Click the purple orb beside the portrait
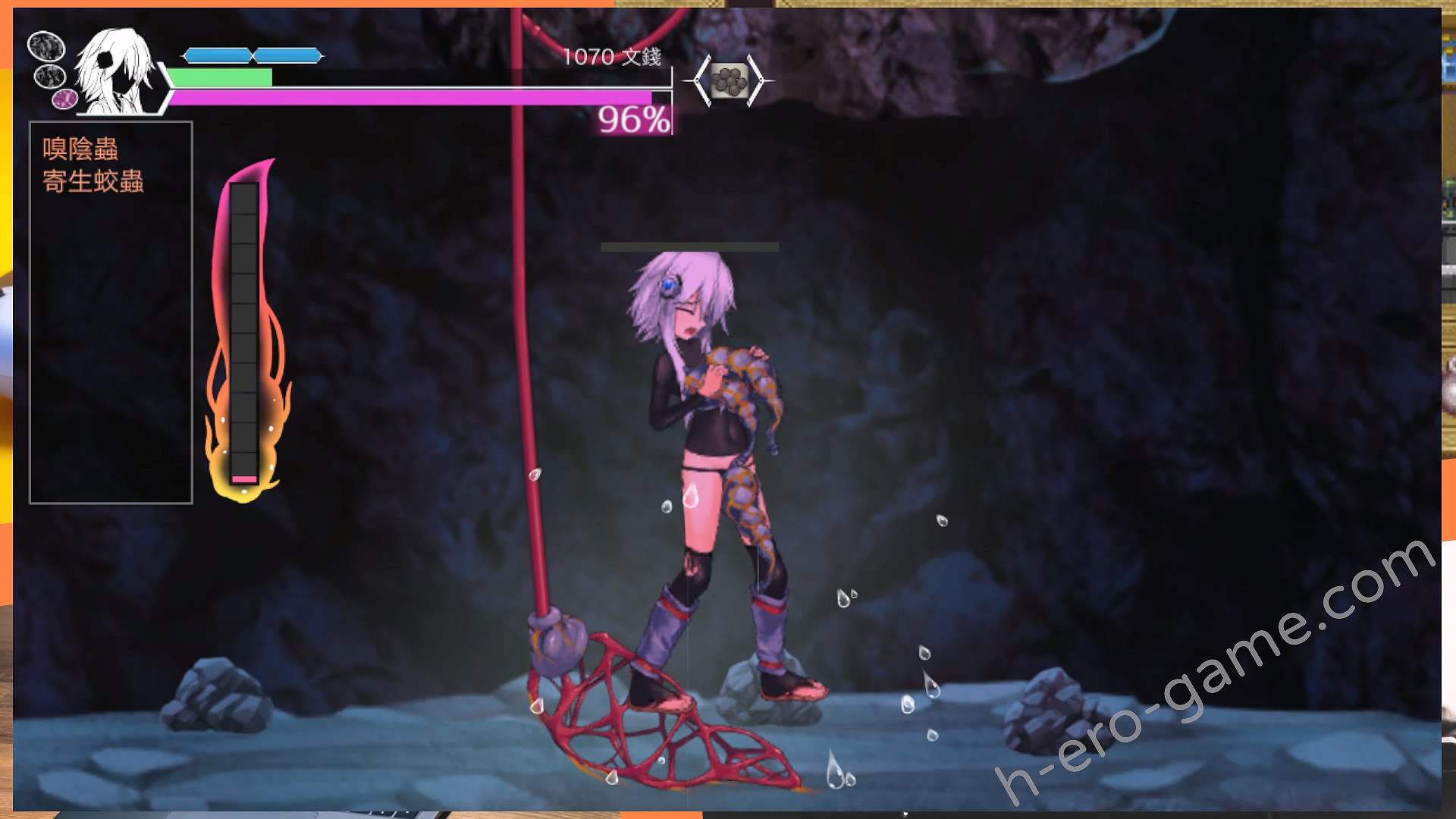The image size is (1456, 819). (x=64, y=98)
